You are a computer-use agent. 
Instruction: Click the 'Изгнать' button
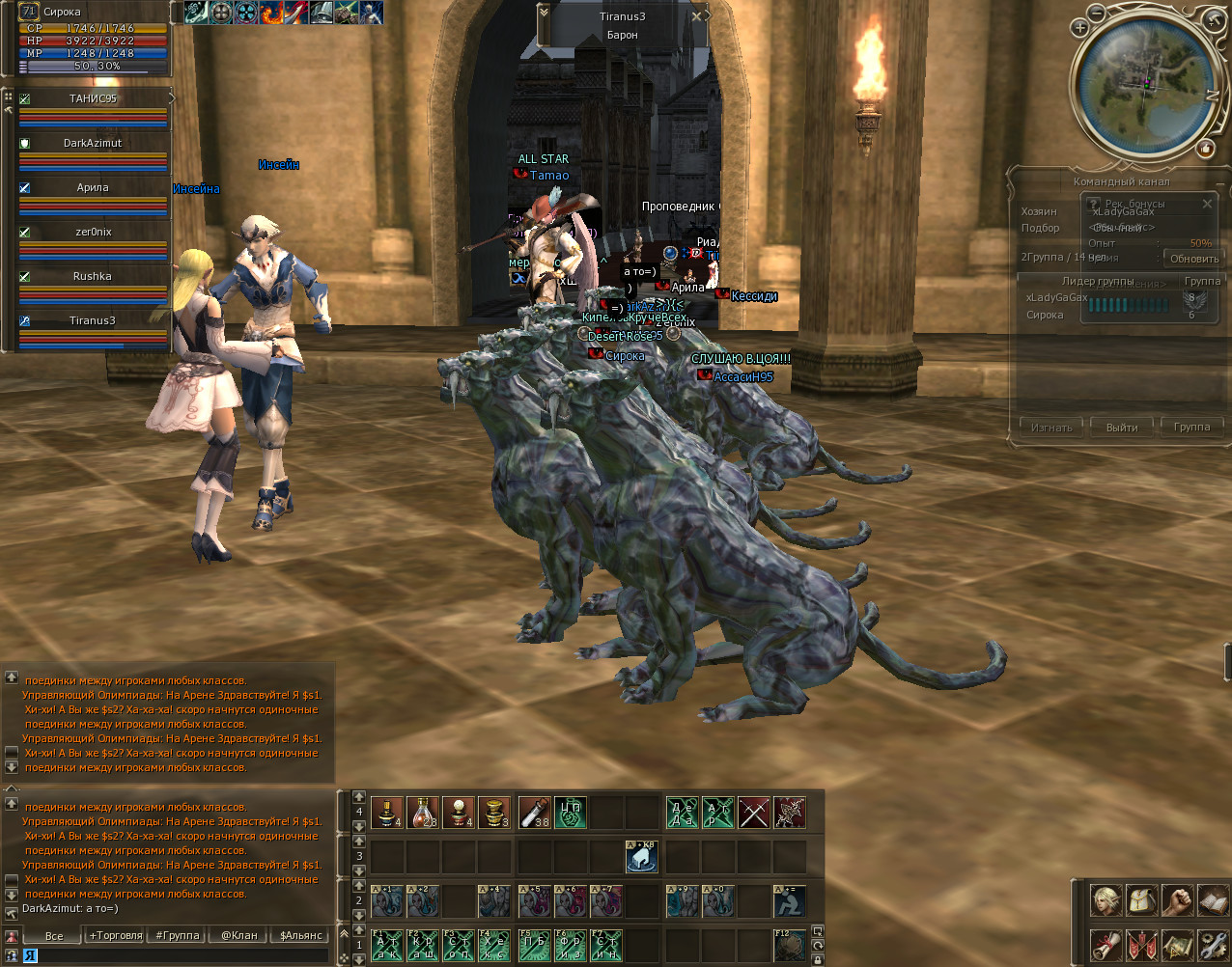(1051, 427)
